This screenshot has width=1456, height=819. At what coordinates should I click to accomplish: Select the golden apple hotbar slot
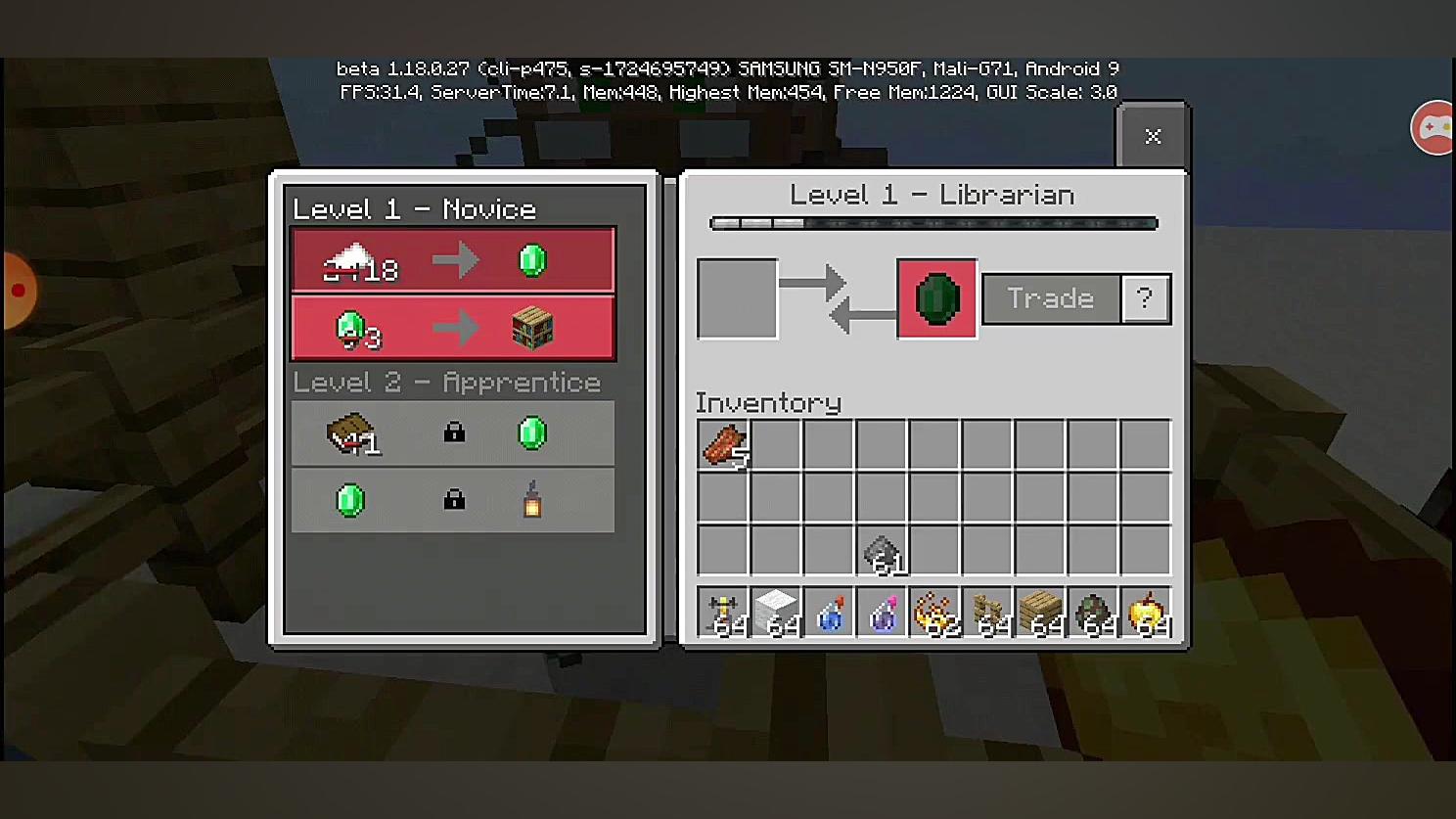(x=1146, y=614)
